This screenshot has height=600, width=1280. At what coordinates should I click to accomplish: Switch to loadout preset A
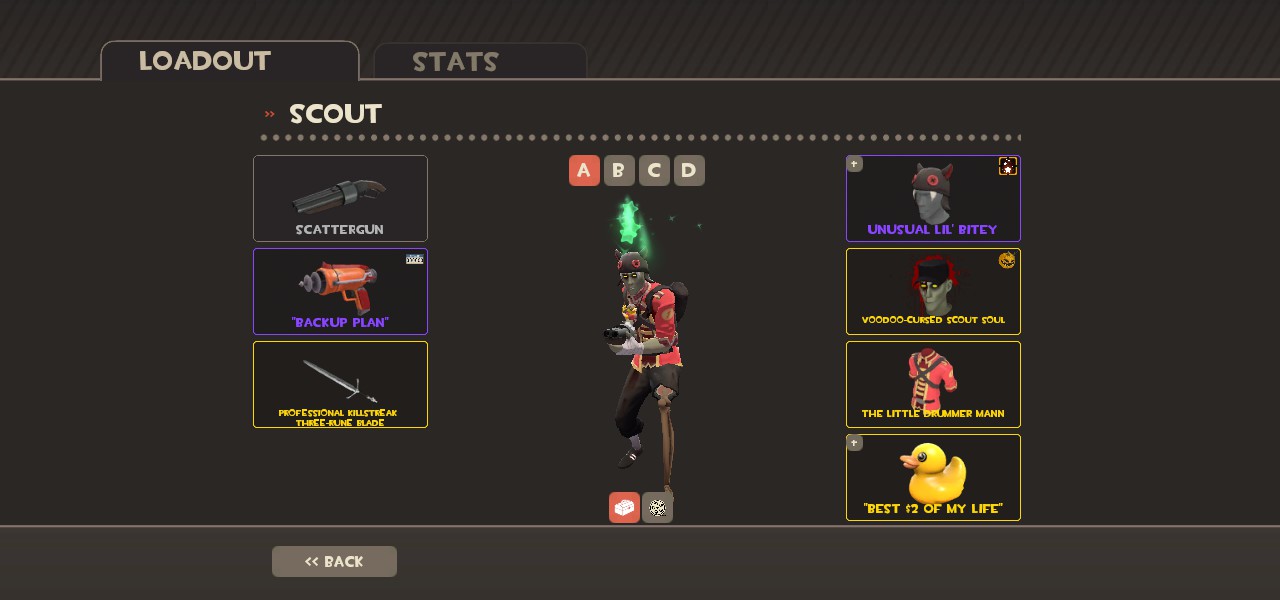click(x=584, y=171)
